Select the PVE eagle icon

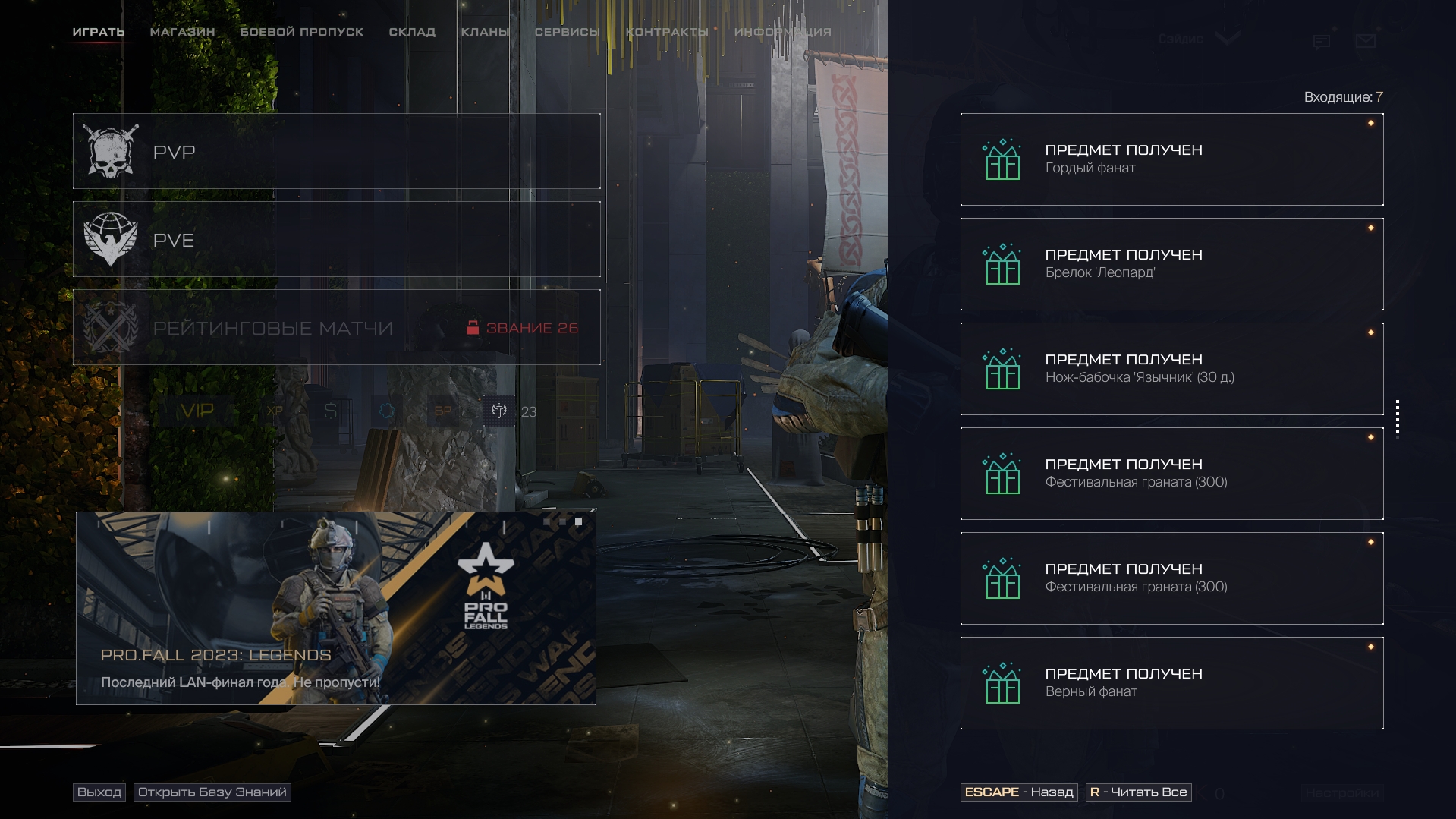tap(112, 239)
